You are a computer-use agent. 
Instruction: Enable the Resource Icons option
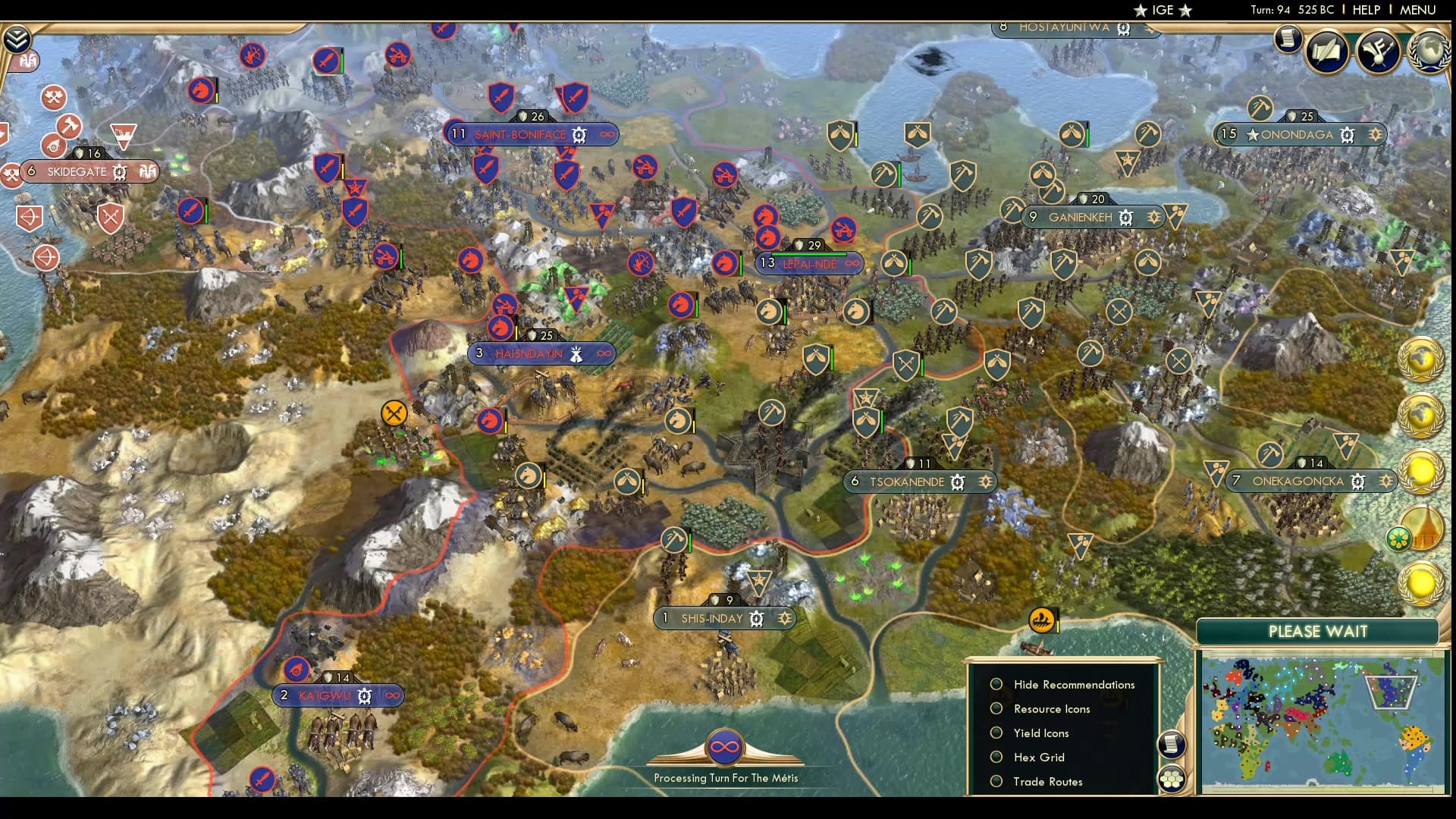(996, 709)
